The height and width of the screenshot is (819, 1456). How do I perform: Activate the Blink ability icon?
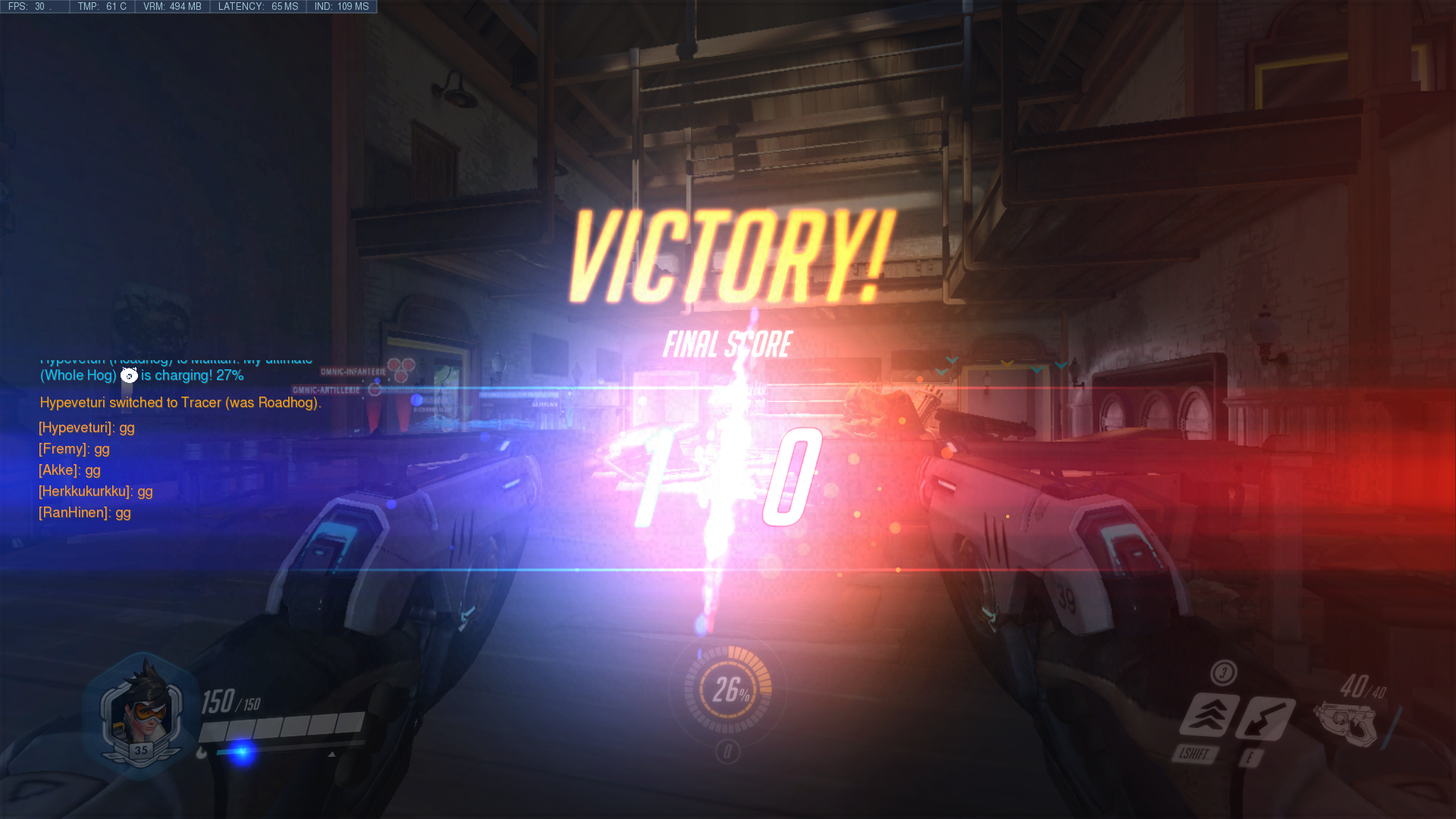click(x=1209, y=714)
